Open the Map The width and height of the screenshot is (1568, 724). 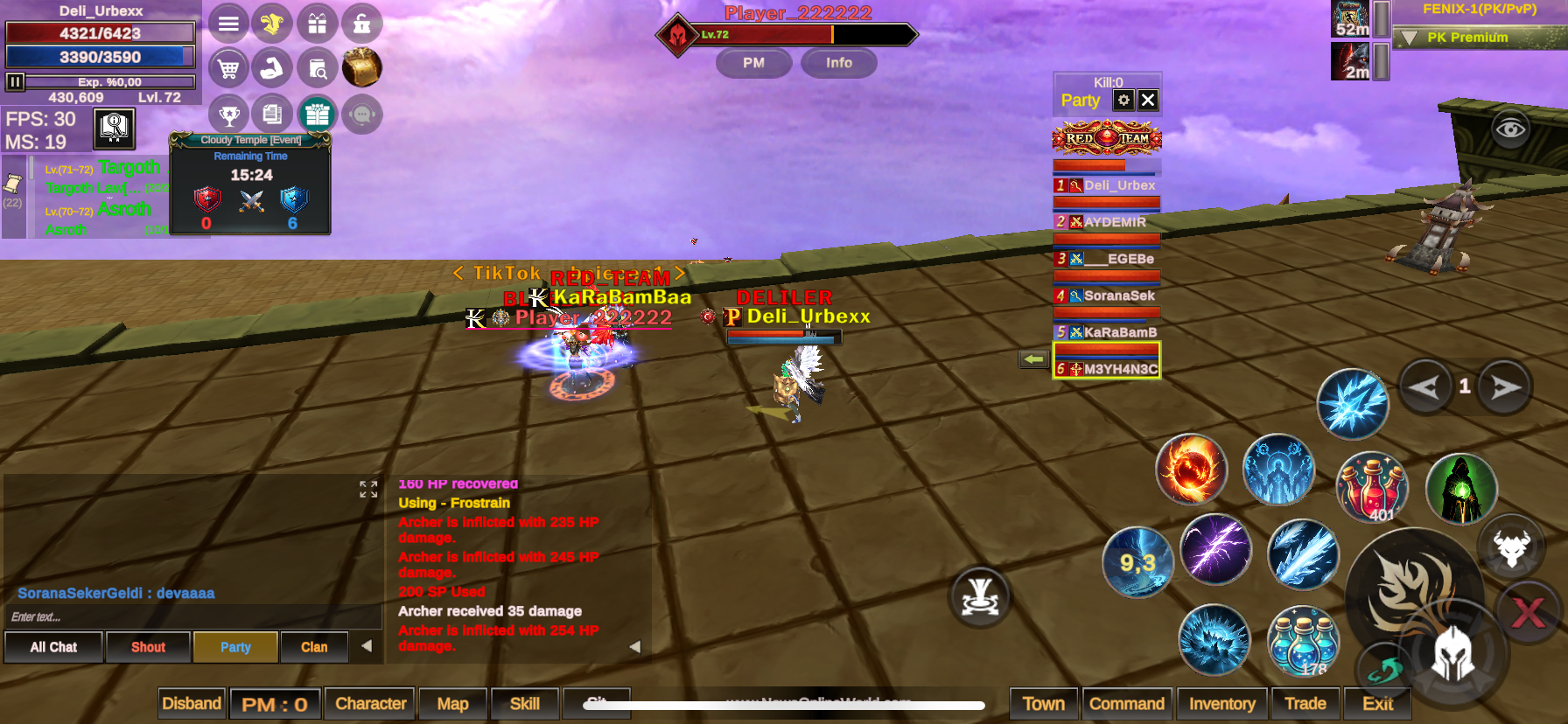coord(452,704)
